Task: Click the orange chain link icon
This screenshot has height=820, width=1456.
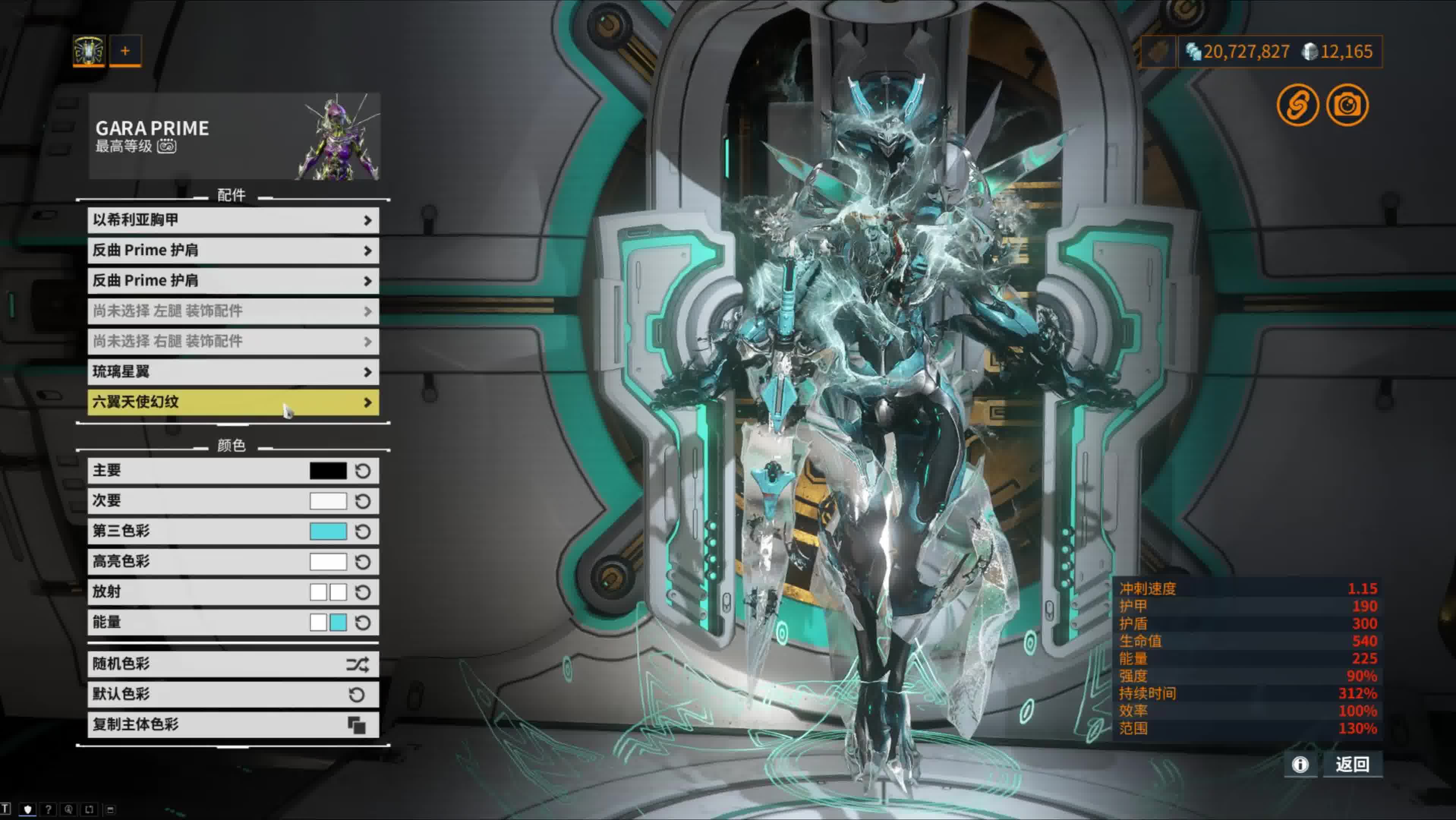Action: tap(1298, 105)
